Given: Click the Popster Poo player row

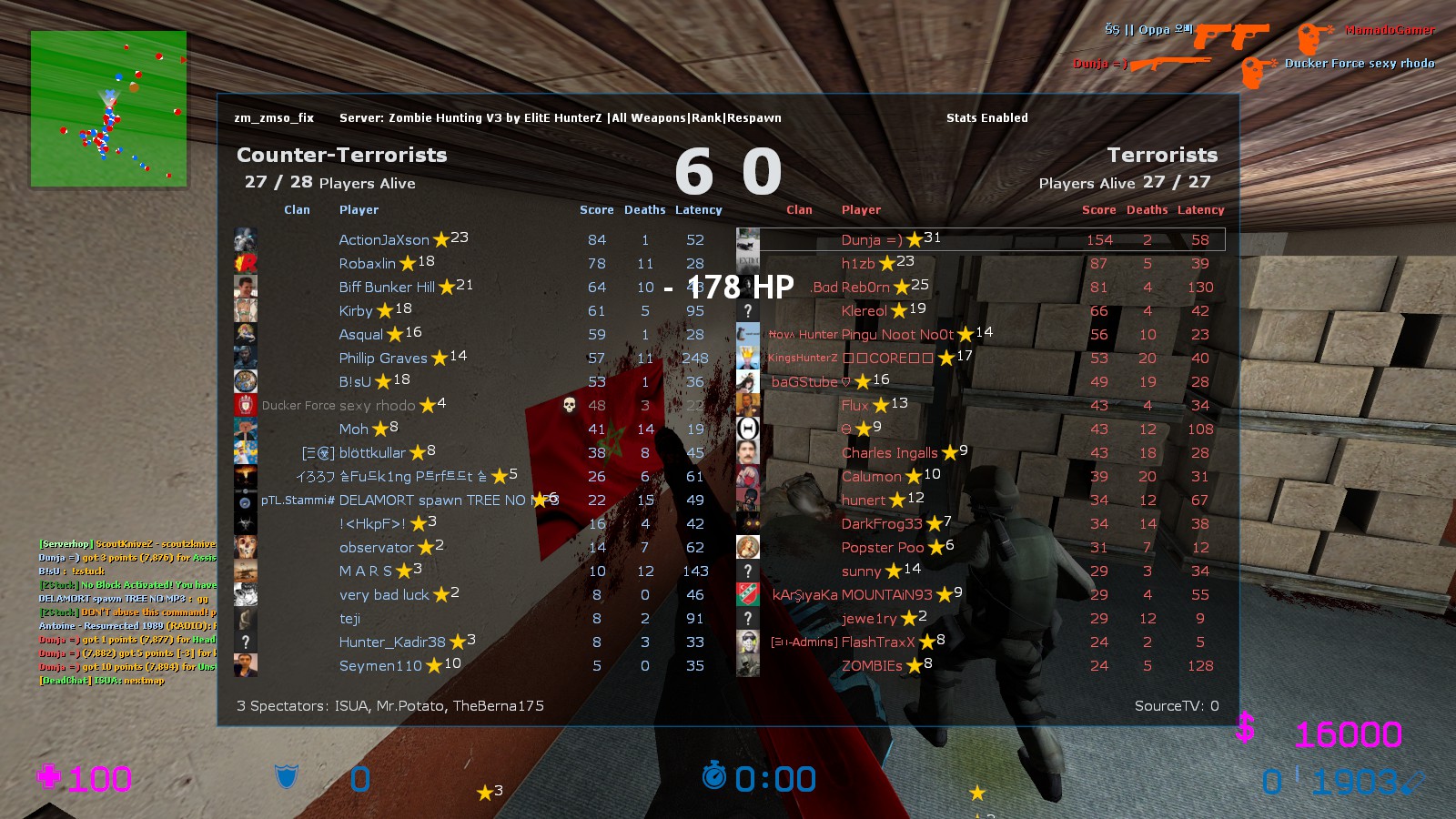Looking at the screenshot, I should coord(882,547).
